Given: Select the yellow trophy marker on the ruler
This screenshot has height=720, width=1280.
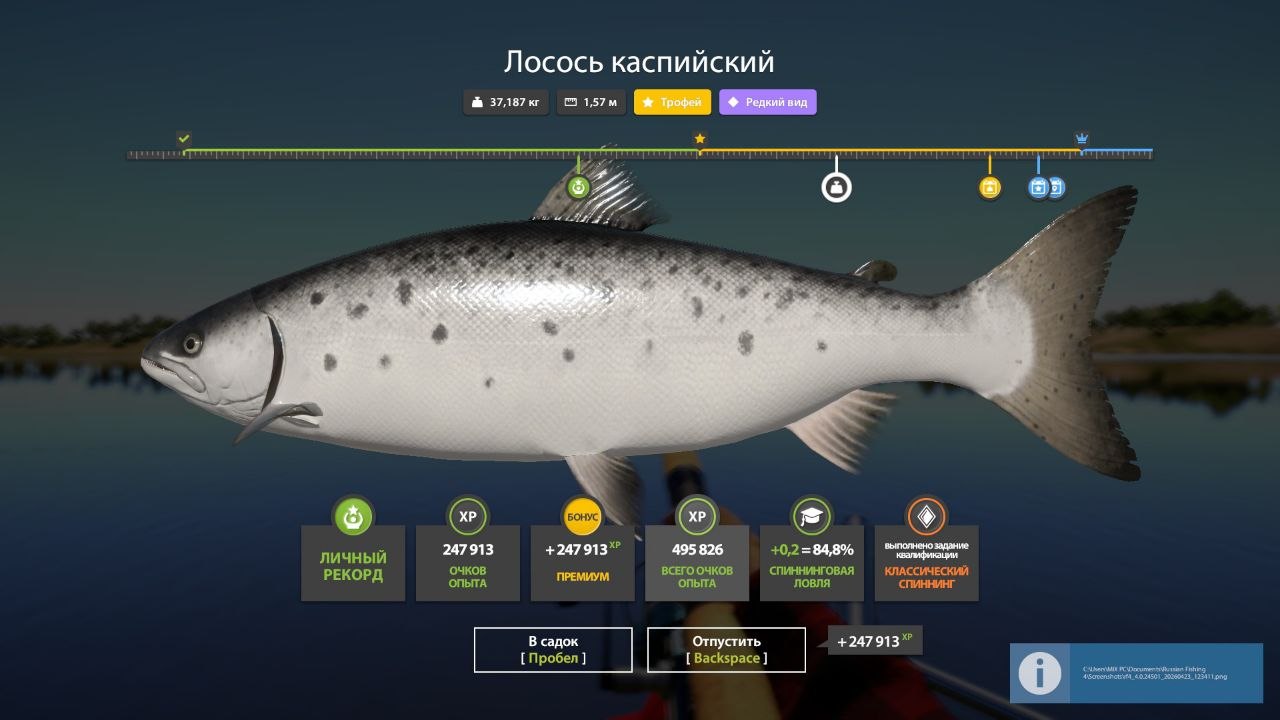Looking at the screenshot, I should pos(989,186).
